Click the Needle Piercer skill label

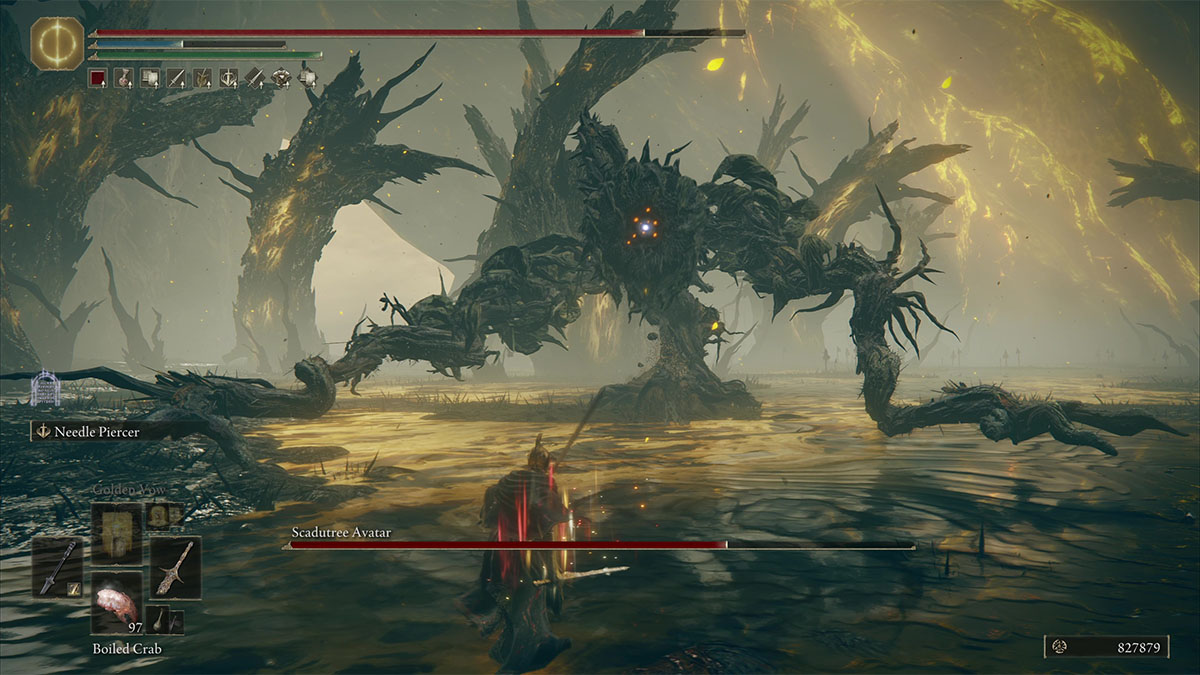tap(96, 431)
